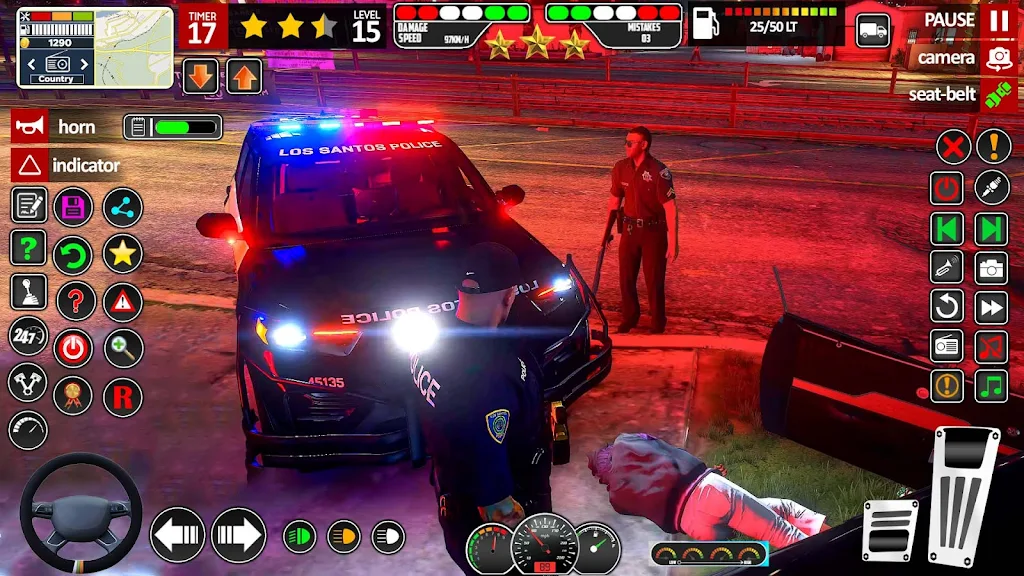The image size is (1024, 576).
Task: Steer left with the left arrow button
Action: click(177, 535)
